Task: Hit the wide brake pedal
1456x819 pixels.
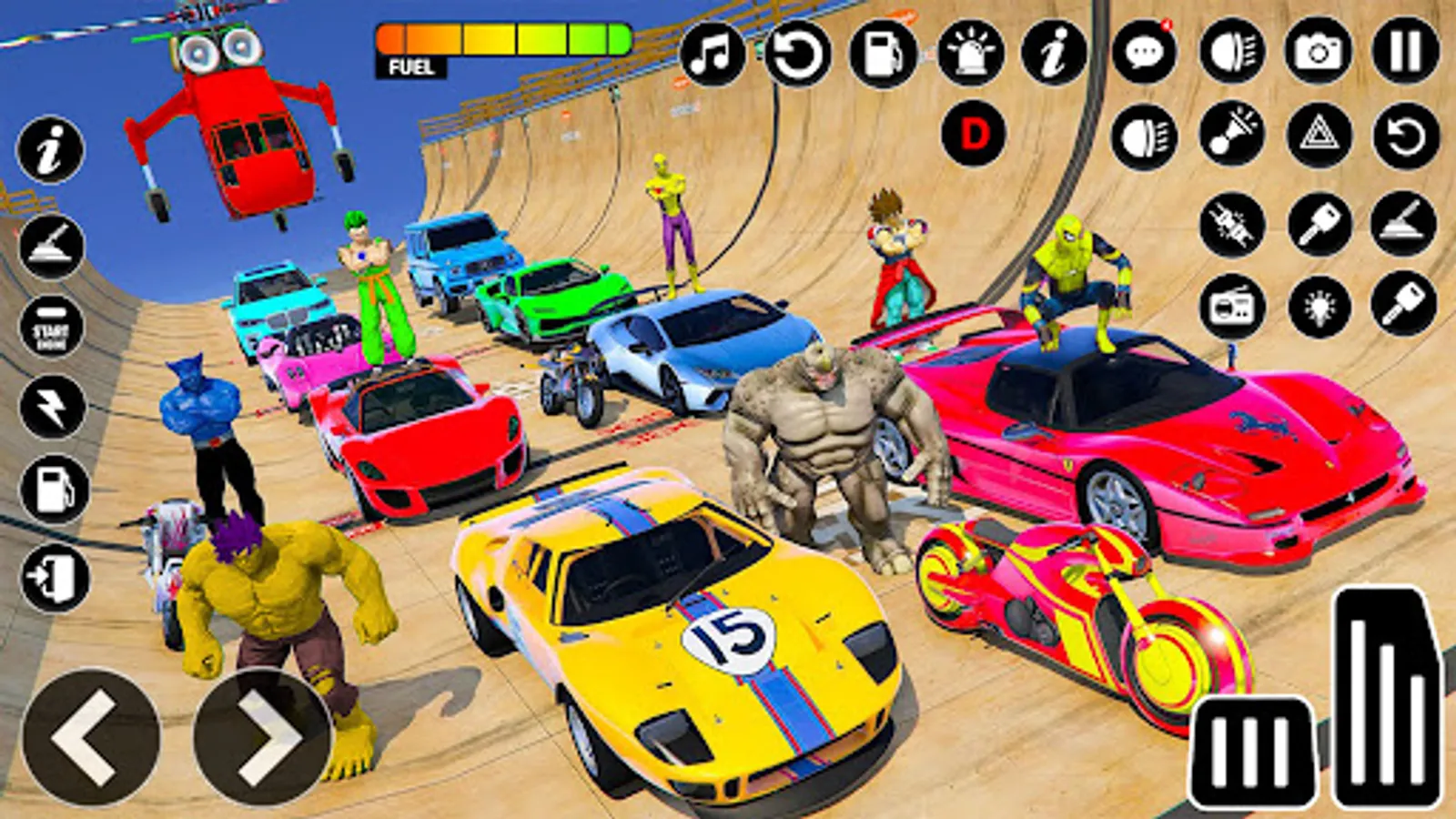Action: pyautogui.click(x=1253, y=752)
